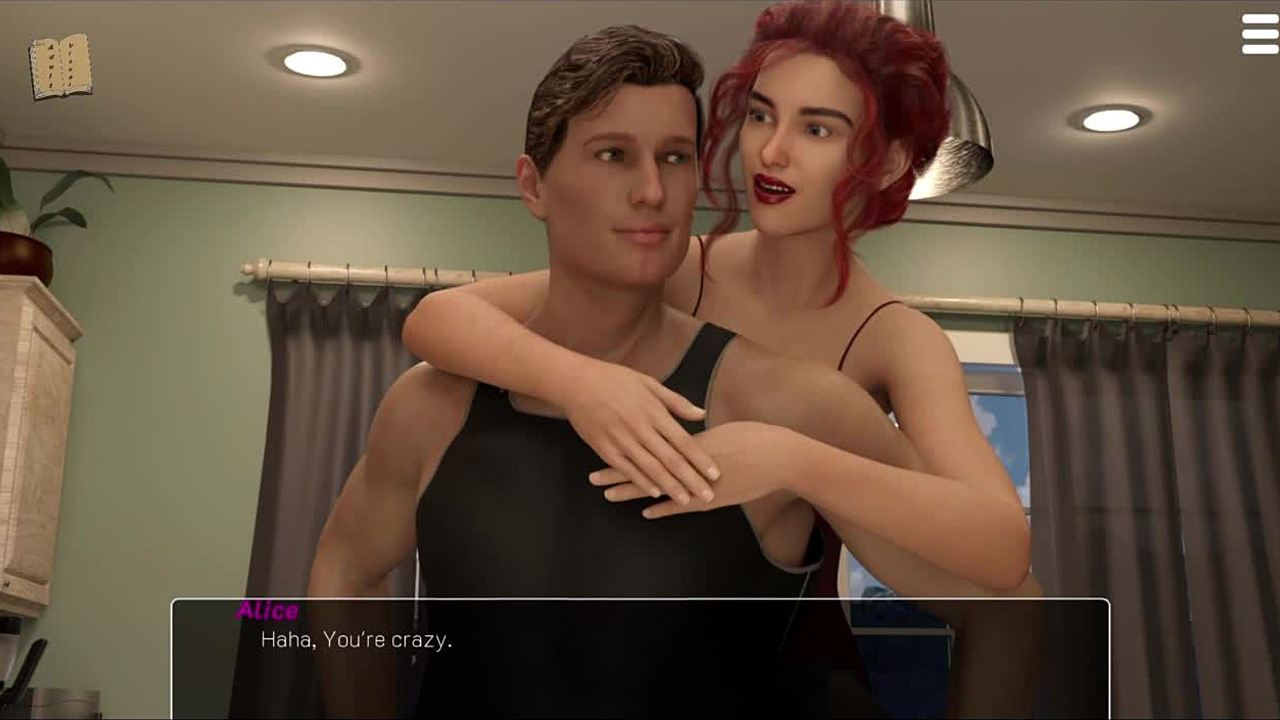Open the journal book icon
The height and width of the screenshot is (720, 1280).
[60, 67]
